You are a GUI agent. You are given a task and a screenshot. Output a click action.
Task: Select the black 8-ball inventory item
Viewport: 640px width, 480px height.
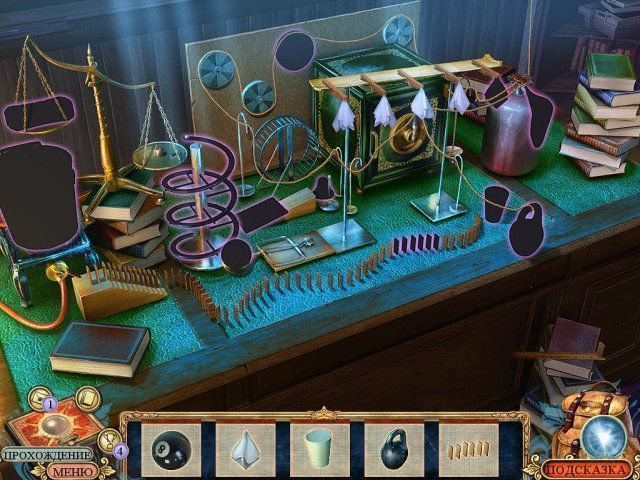[x=169, y=450]
